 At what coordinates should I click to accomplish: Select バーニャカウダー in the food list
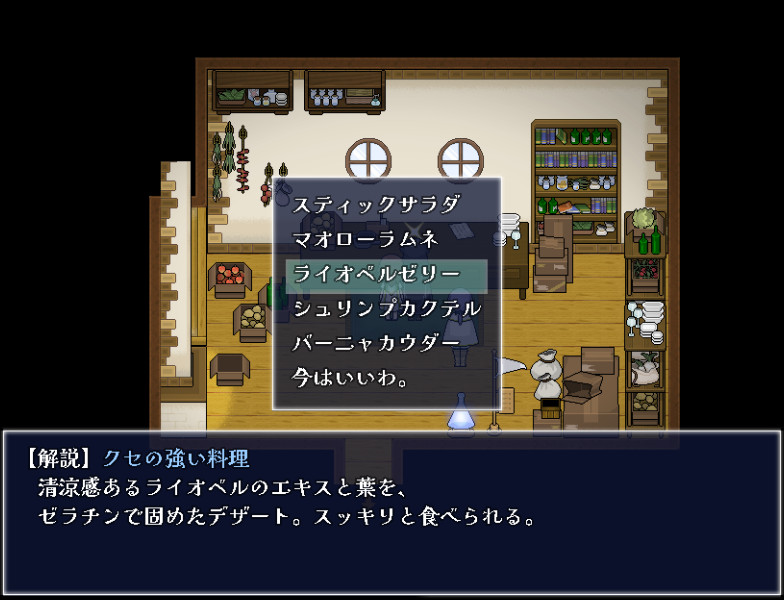click(x=376, y=344)
